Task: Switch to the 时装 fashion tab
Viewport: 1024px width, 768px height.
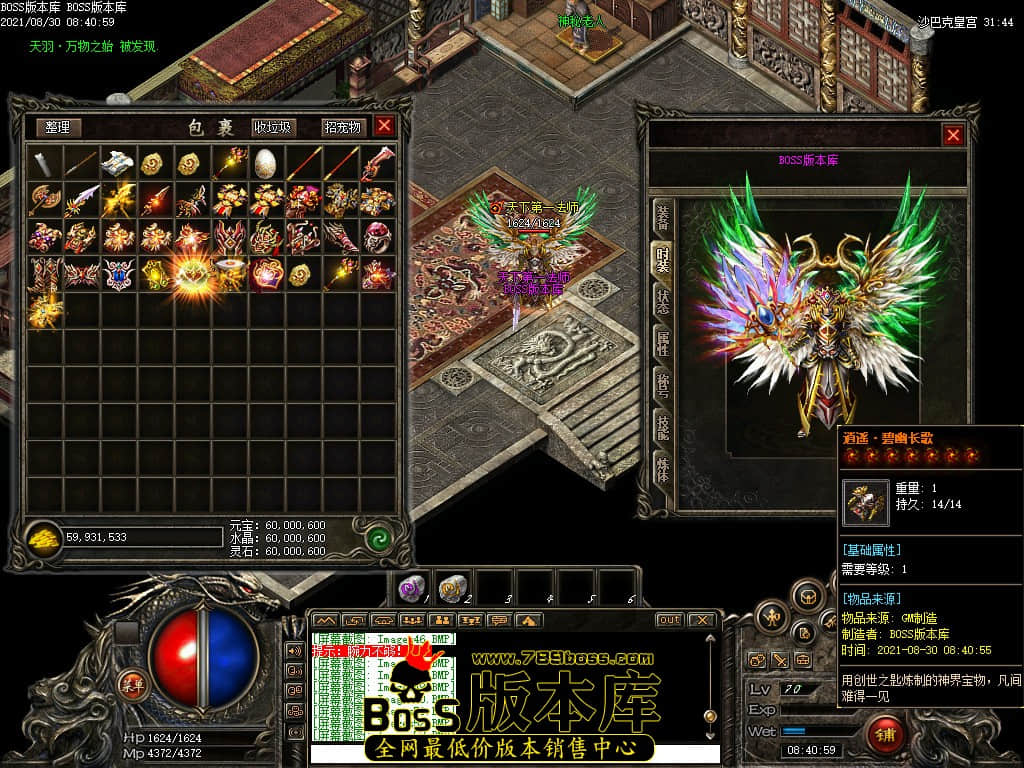Action: pos(662,259)
